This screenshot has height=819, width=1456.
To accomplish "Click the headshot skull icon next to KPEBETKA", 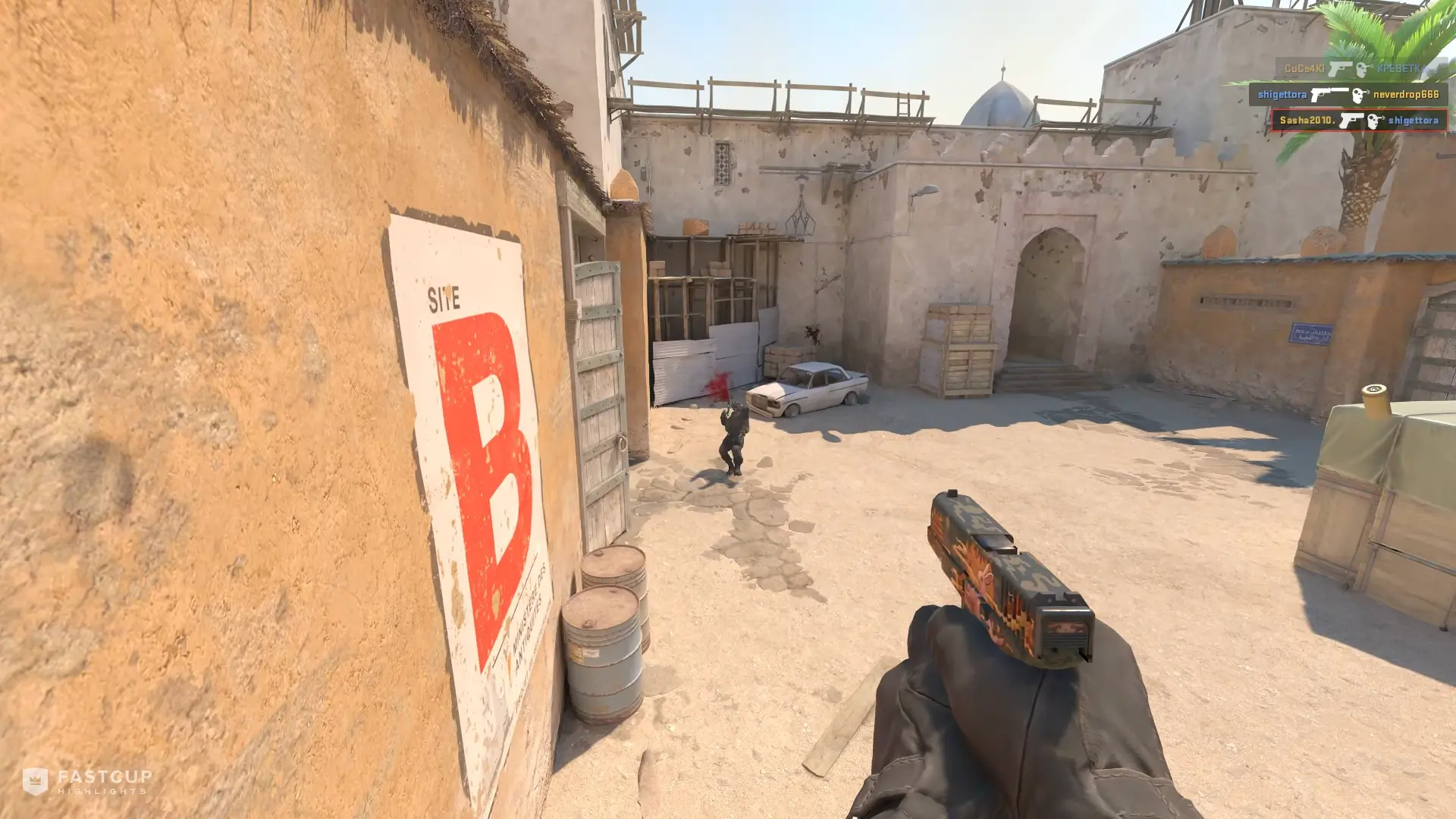I will coord(1363,69).
